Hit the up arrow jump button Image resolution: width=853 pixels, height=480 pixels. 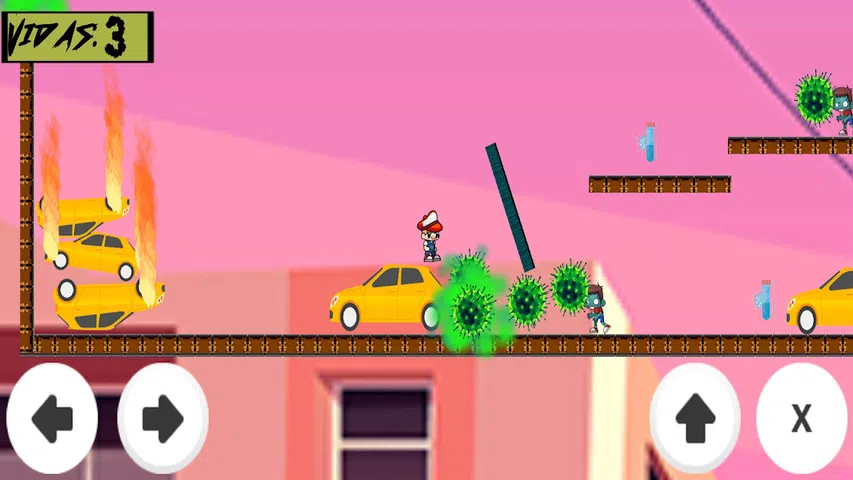point(695,418)
